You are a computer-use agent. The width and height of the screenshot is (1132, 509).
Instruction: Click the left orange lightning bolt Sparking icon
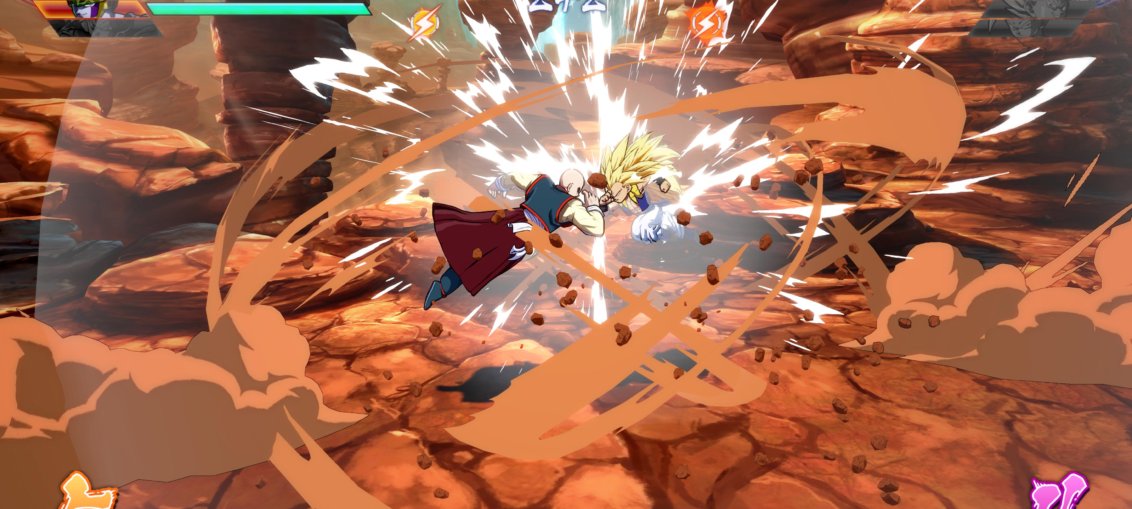[x=425, y=21]
